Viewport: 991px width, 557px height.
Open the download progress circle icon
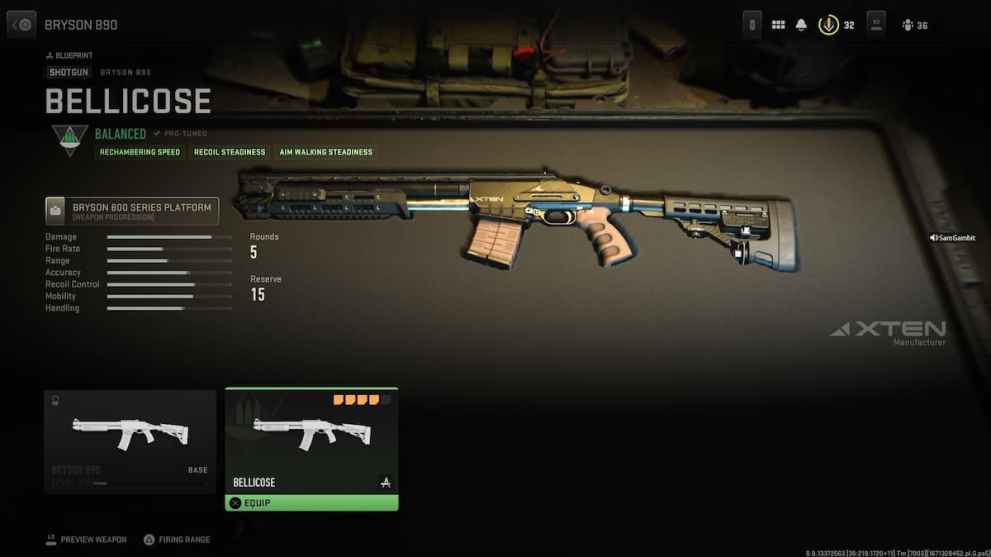[x=828, y=25]
